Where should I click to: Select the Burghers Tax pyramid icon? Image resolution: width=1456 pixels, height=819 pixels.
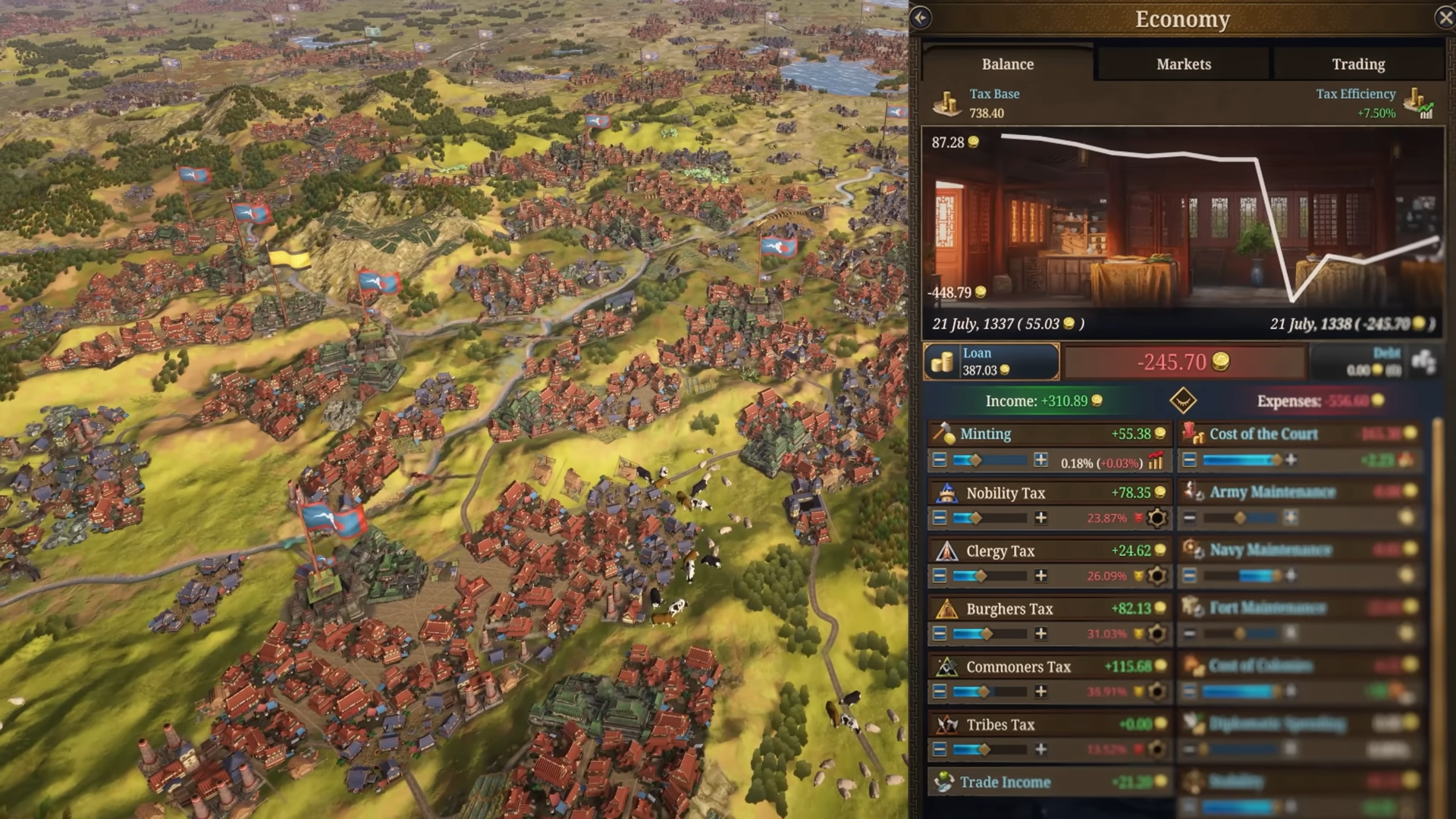coord(948,609)
